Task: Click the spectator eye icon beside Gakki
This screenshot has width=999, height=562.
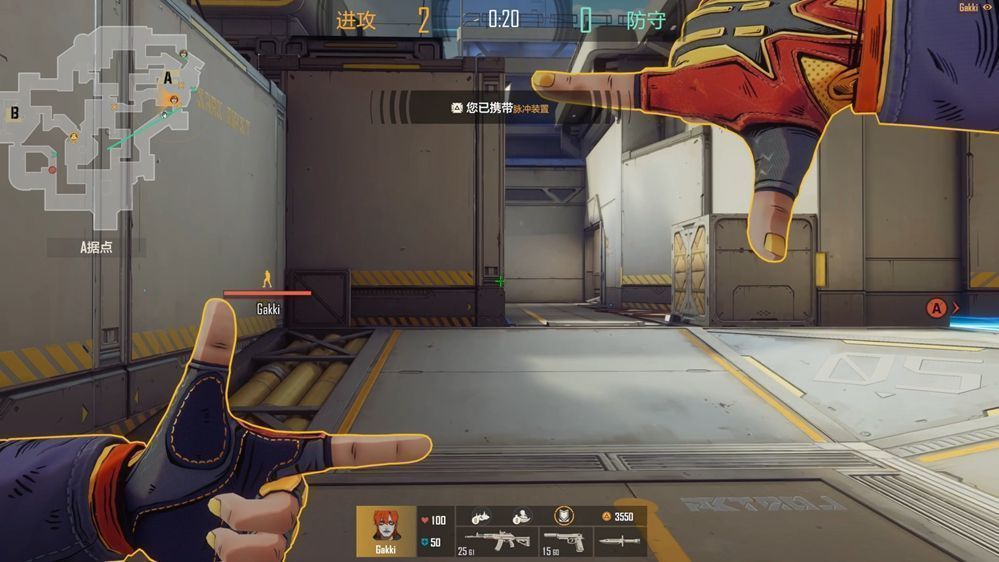Action: click(x=988, y=7)
